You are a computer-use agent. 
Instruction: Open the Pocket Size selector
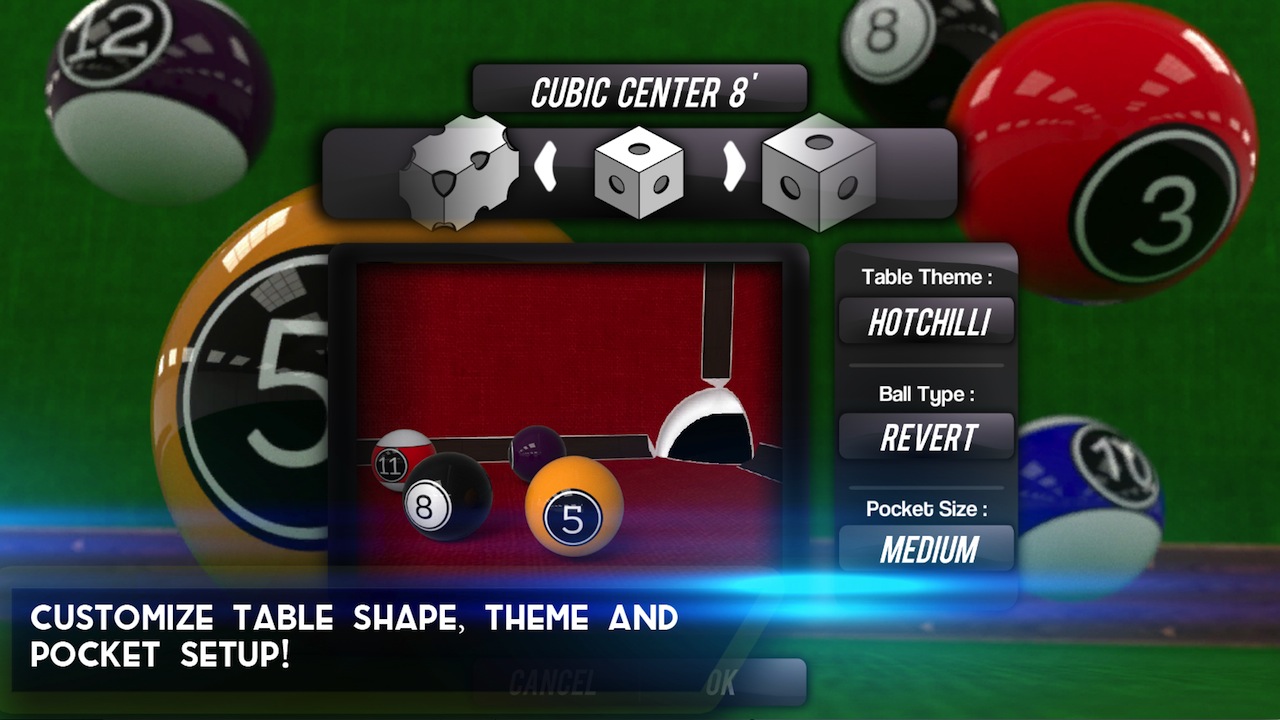click(x=925, y=509)
